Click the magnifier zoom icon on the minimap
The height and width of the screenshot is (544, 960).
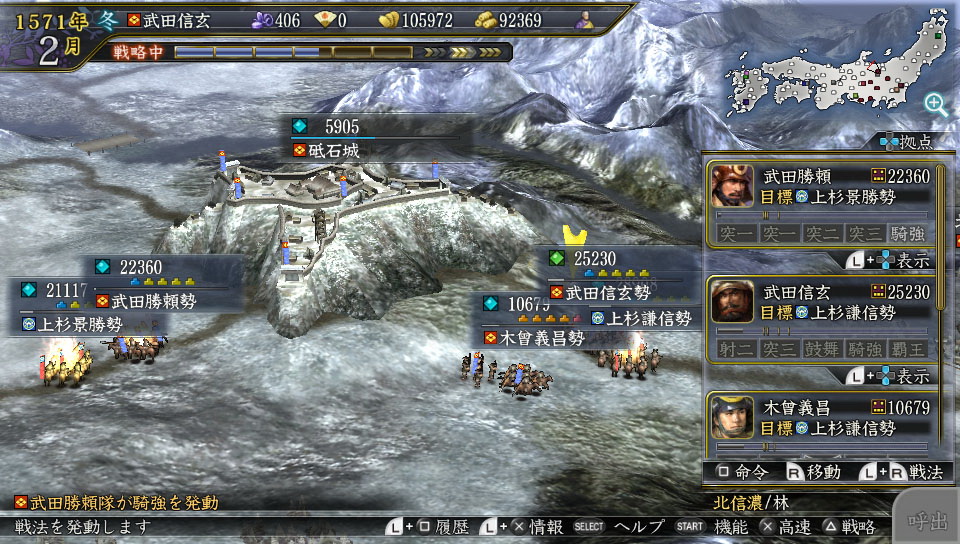coord(936,103)
